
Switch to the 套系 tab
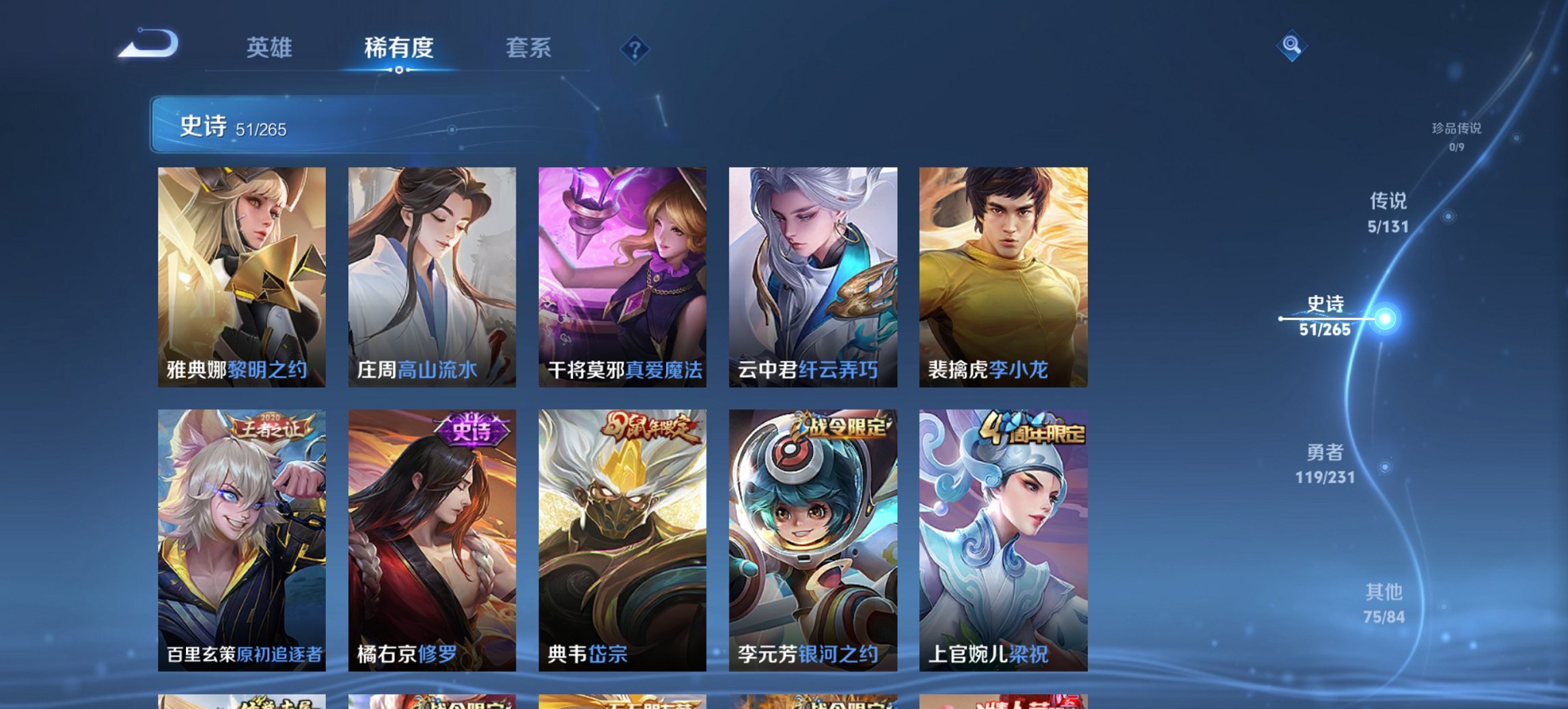tap(528, 48)
